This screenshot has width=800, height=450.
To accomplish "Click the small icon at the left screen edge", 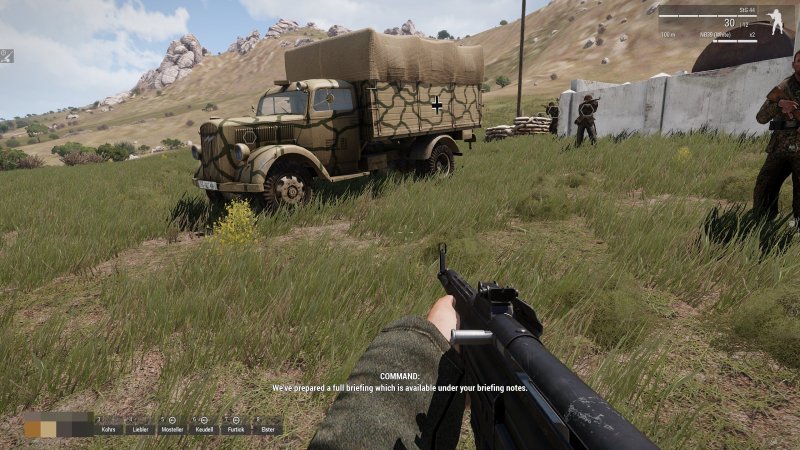I will click(6, 56).
